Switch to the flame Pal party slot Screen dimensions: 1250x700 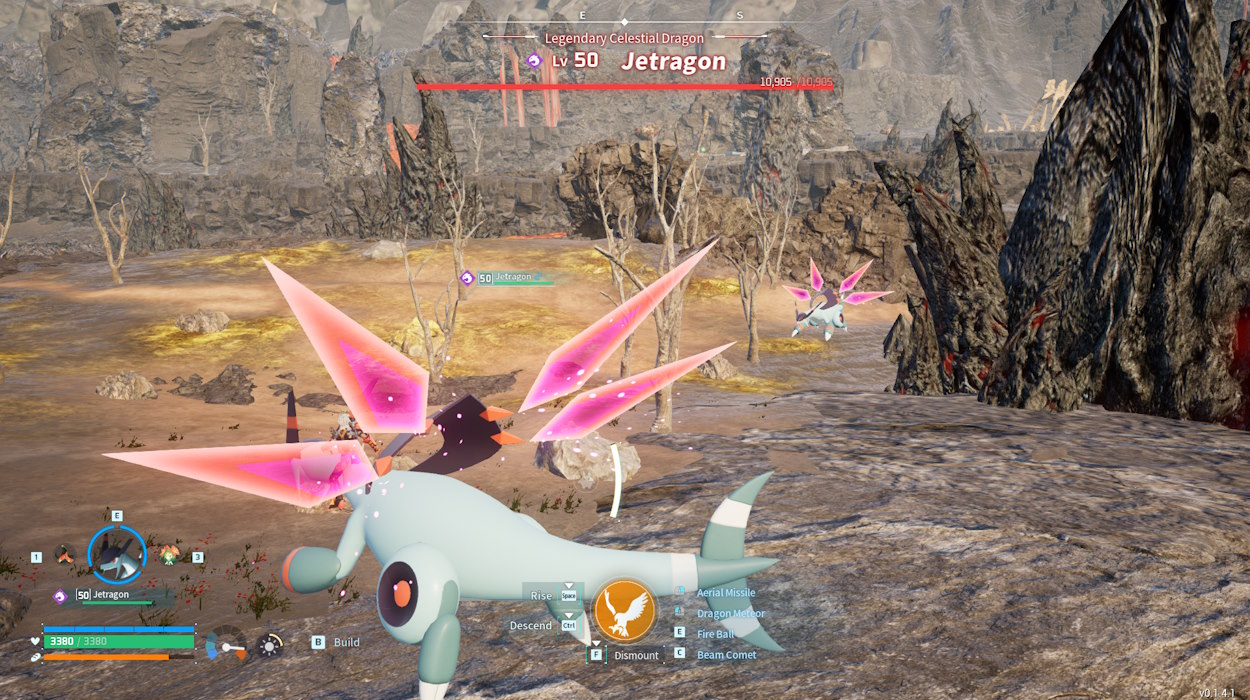tap(65, 554)
